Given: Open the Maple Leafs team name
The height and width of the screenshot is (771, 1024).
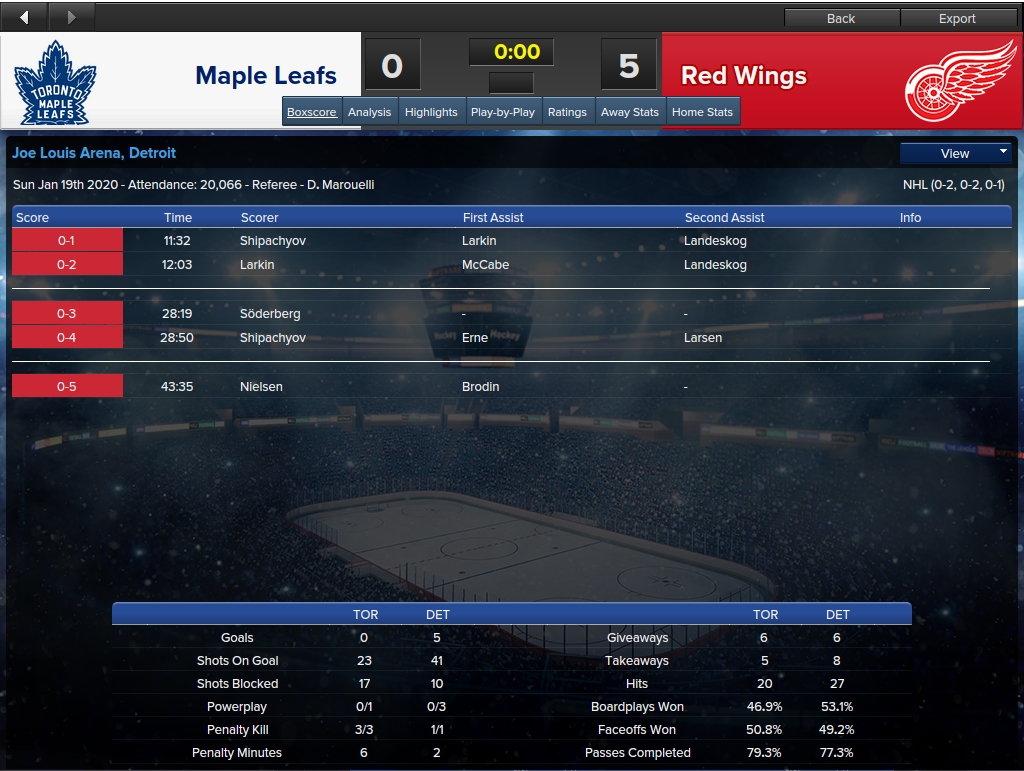Looking at the screenshot, I should tap(266, 76).
